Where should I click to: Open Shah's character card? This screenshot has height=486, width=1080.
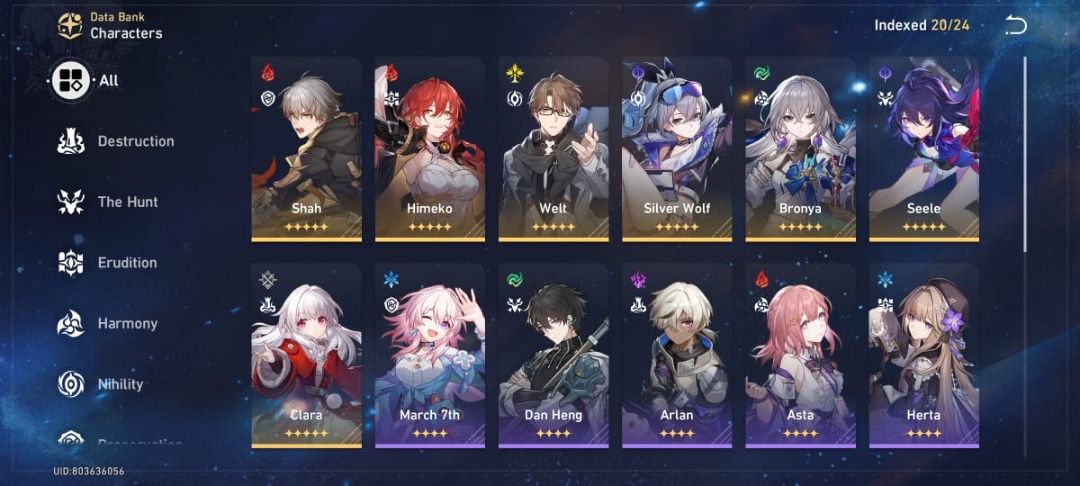click(x=306, y=148)
